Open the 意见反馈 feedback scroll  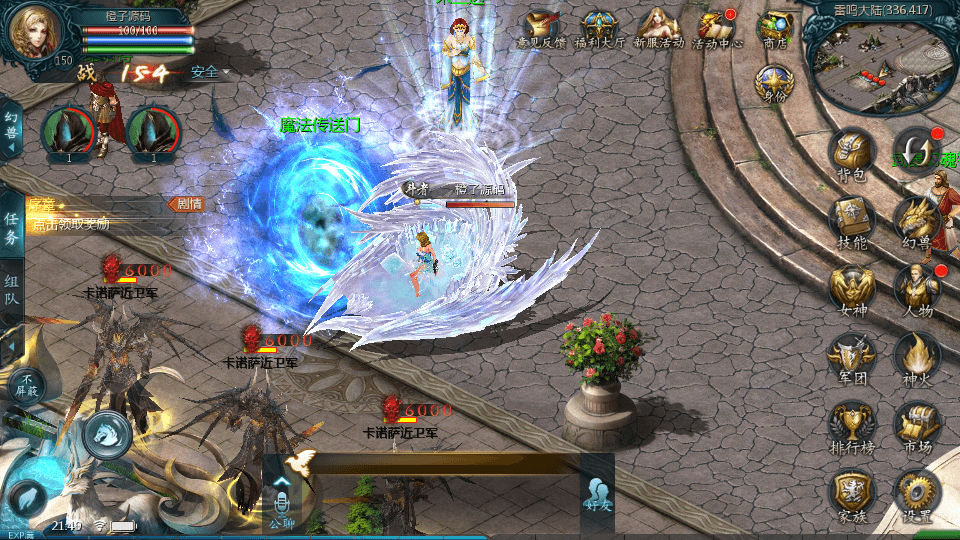point(542,29)
